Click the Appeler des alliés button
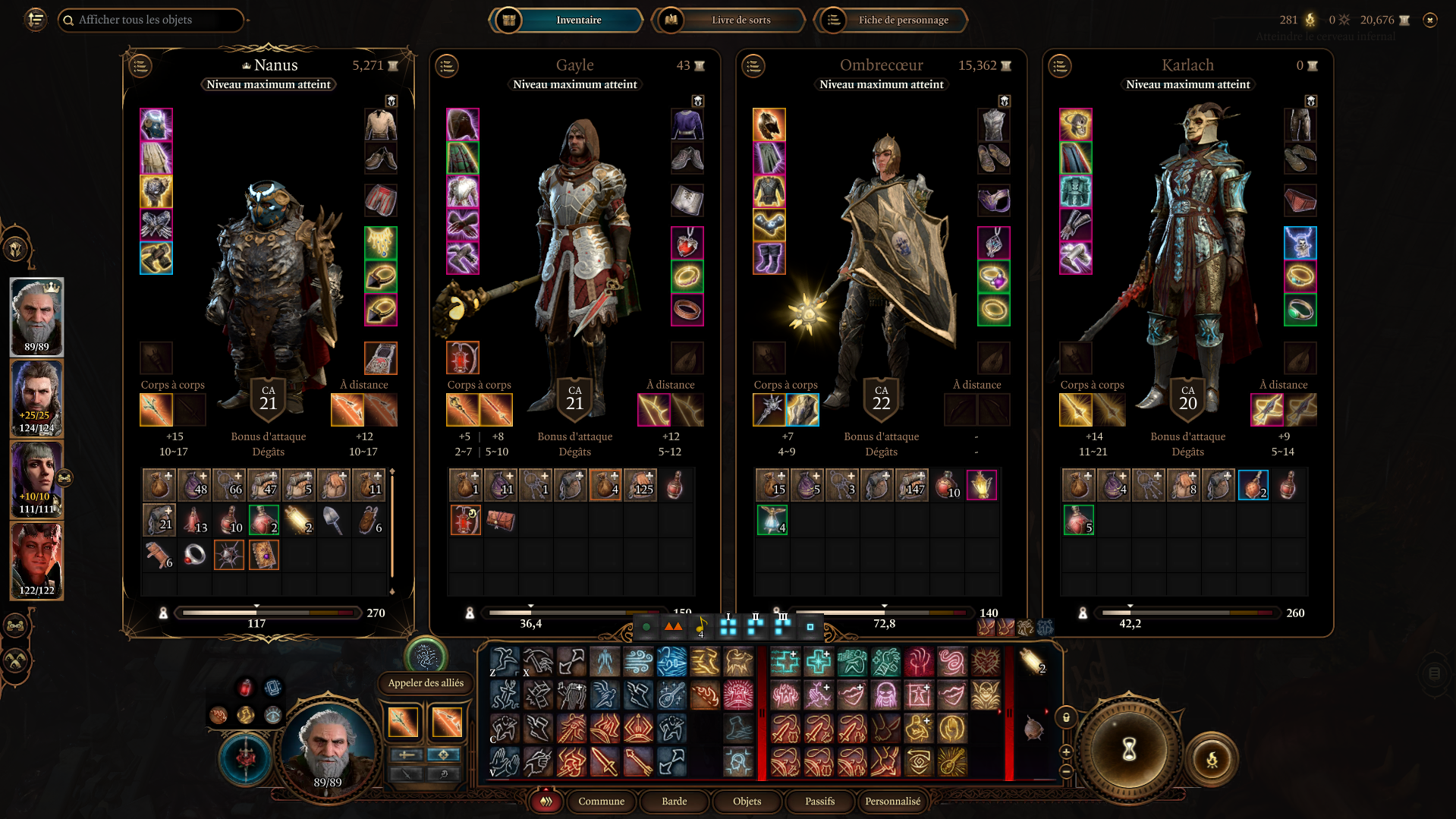Image resolution: width=1456 pixels, height=819 pixels. tap(426, 682)
